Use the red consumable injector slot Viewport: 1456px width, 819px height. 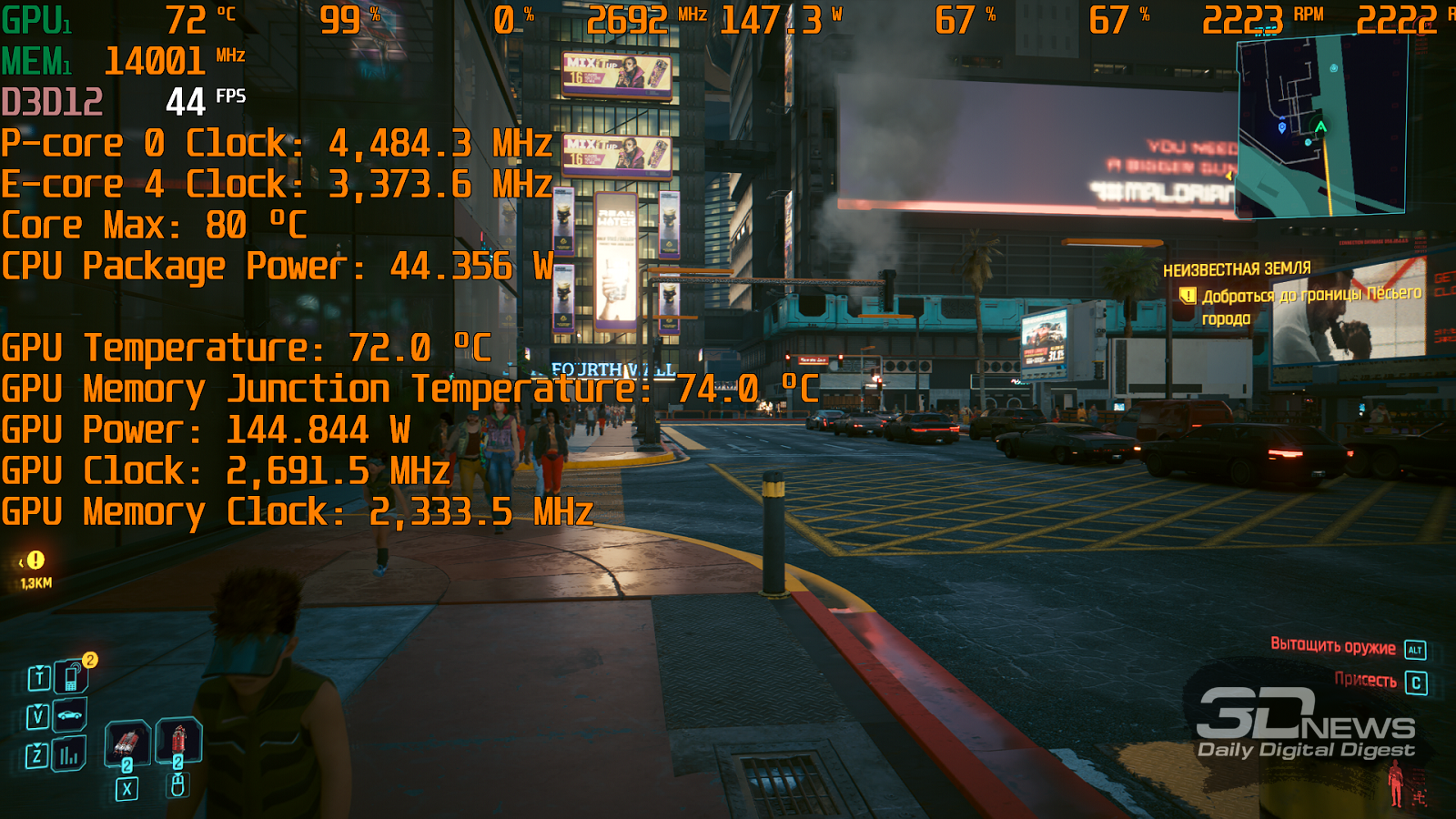(126, 743)
